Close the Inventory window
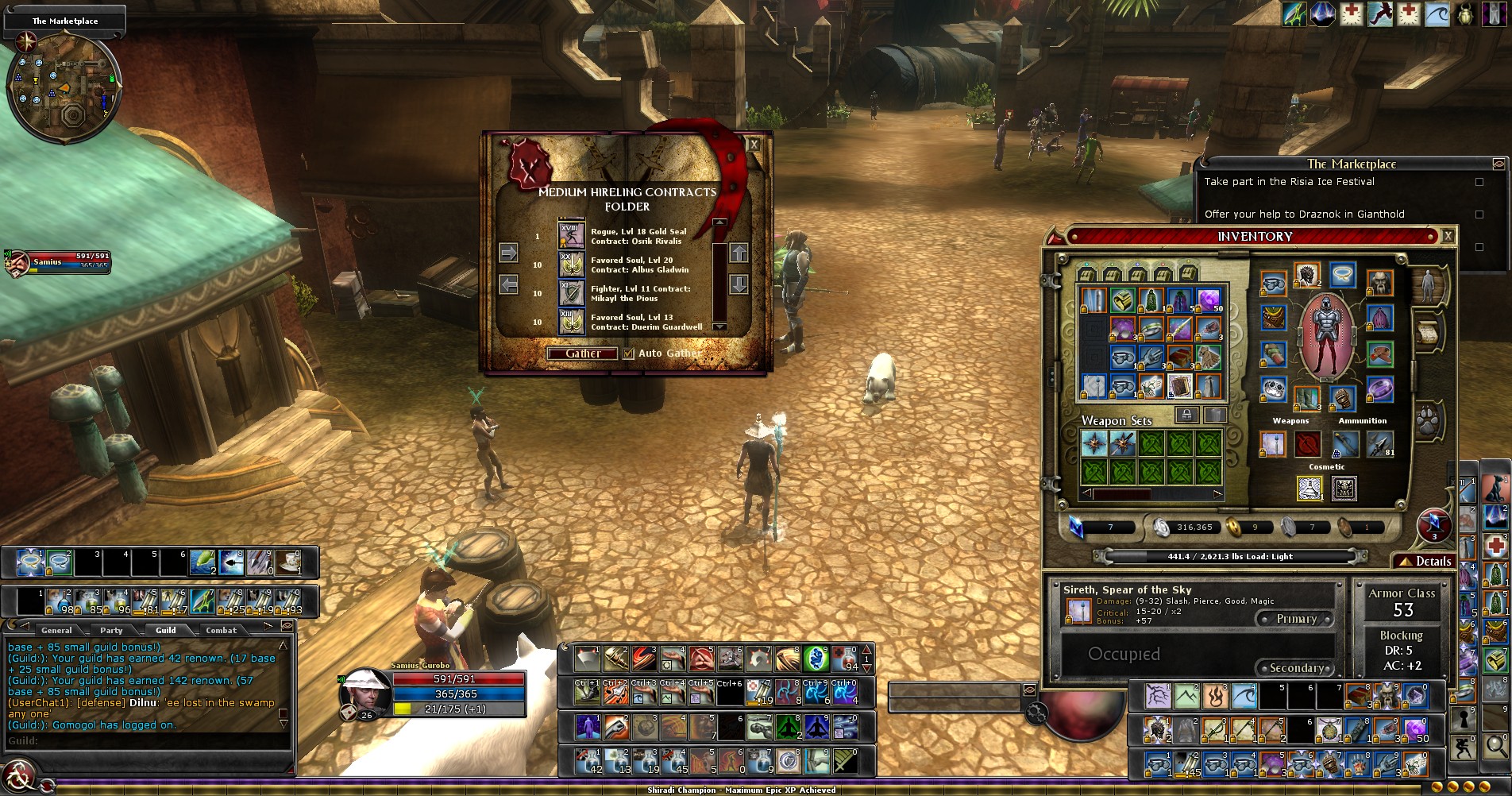 coord(1448,236)
